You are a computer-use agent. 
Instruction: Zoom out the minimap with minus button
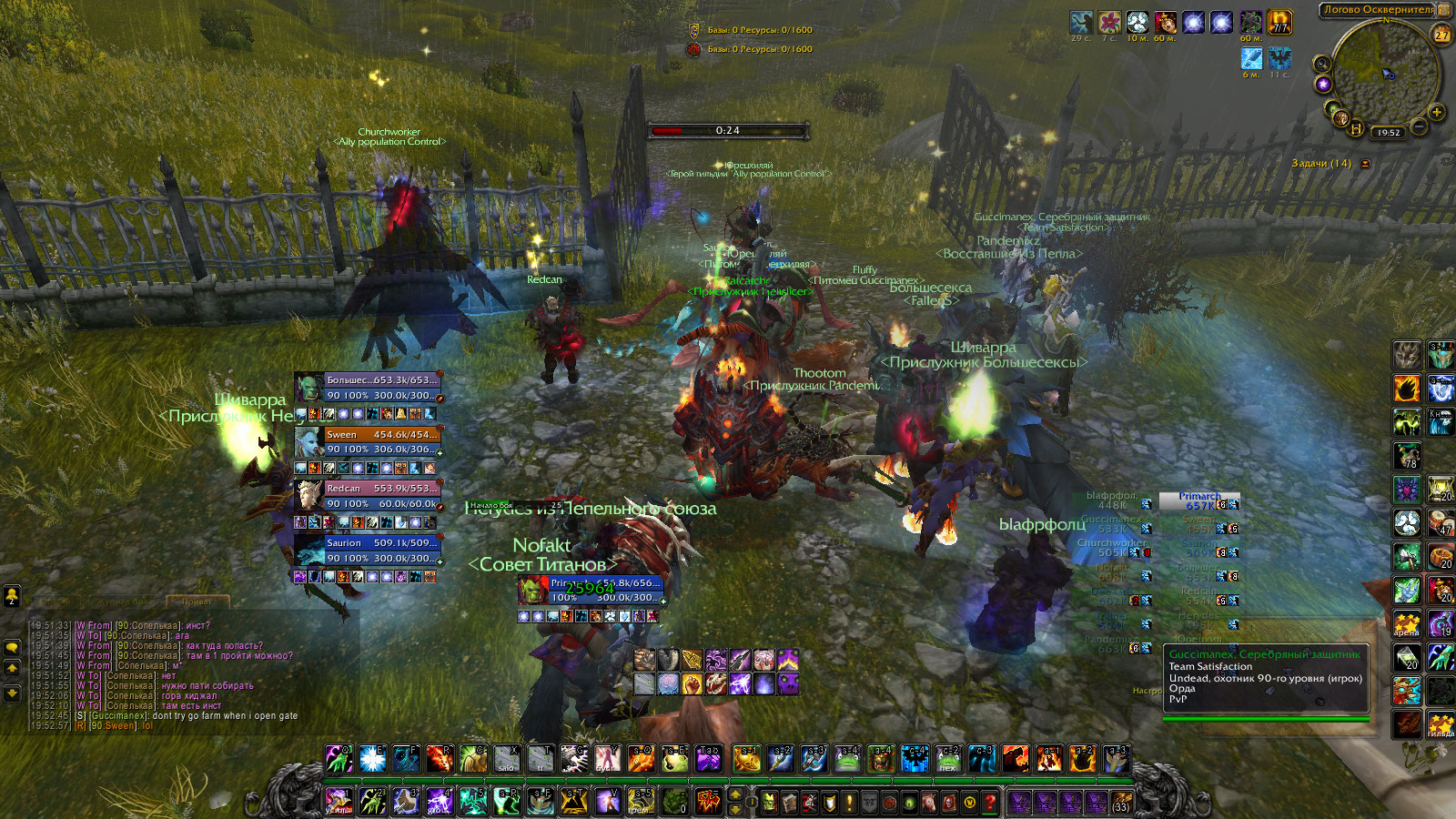(x=1418, y=126)
